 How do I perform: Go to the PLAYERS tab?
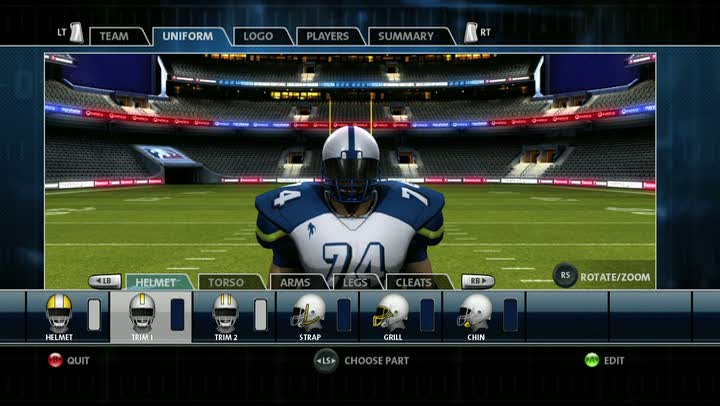coord(329,37)
